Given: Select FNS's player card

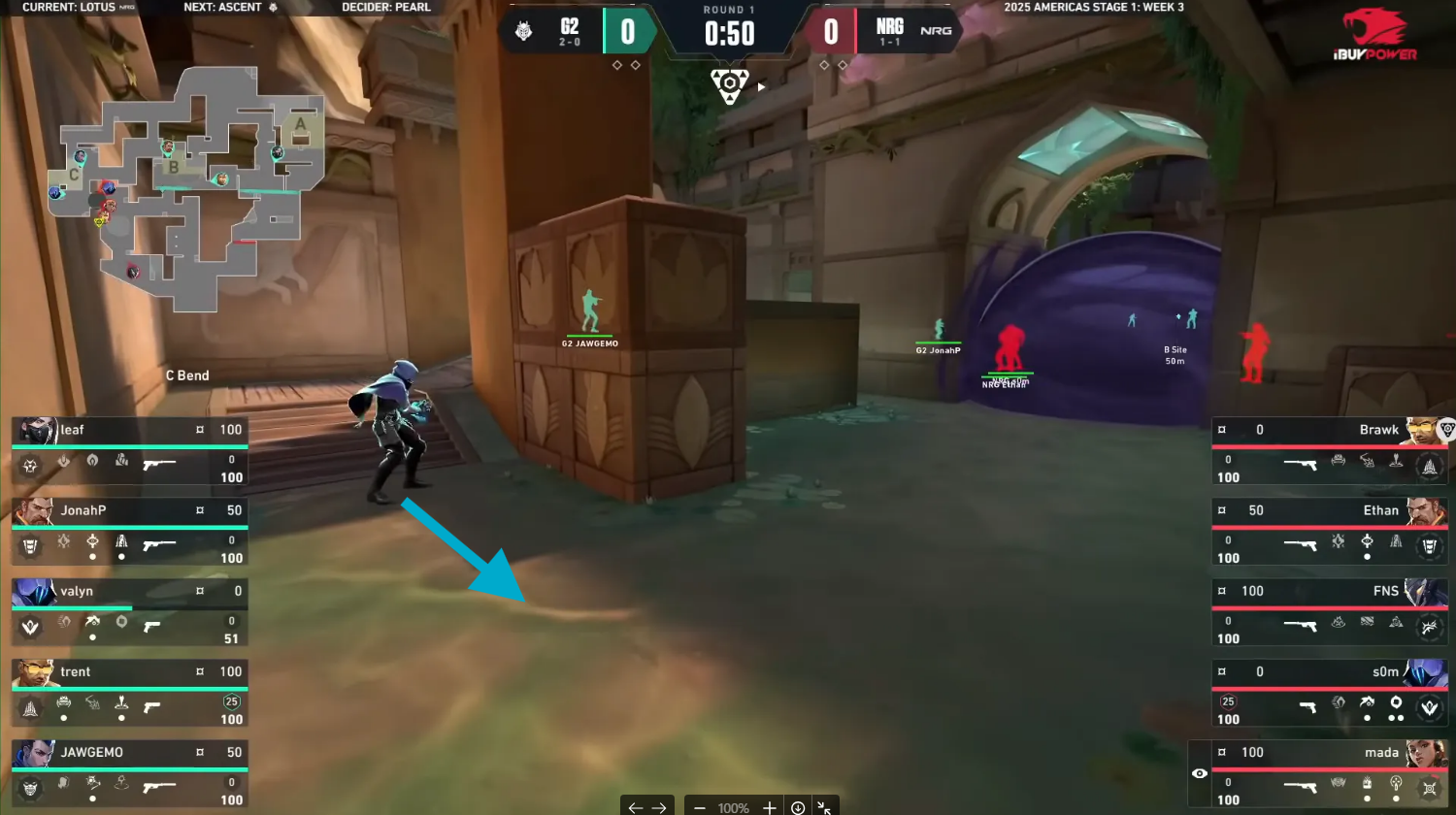Looking at the screenshot, I should click(x=1330, y=612).
